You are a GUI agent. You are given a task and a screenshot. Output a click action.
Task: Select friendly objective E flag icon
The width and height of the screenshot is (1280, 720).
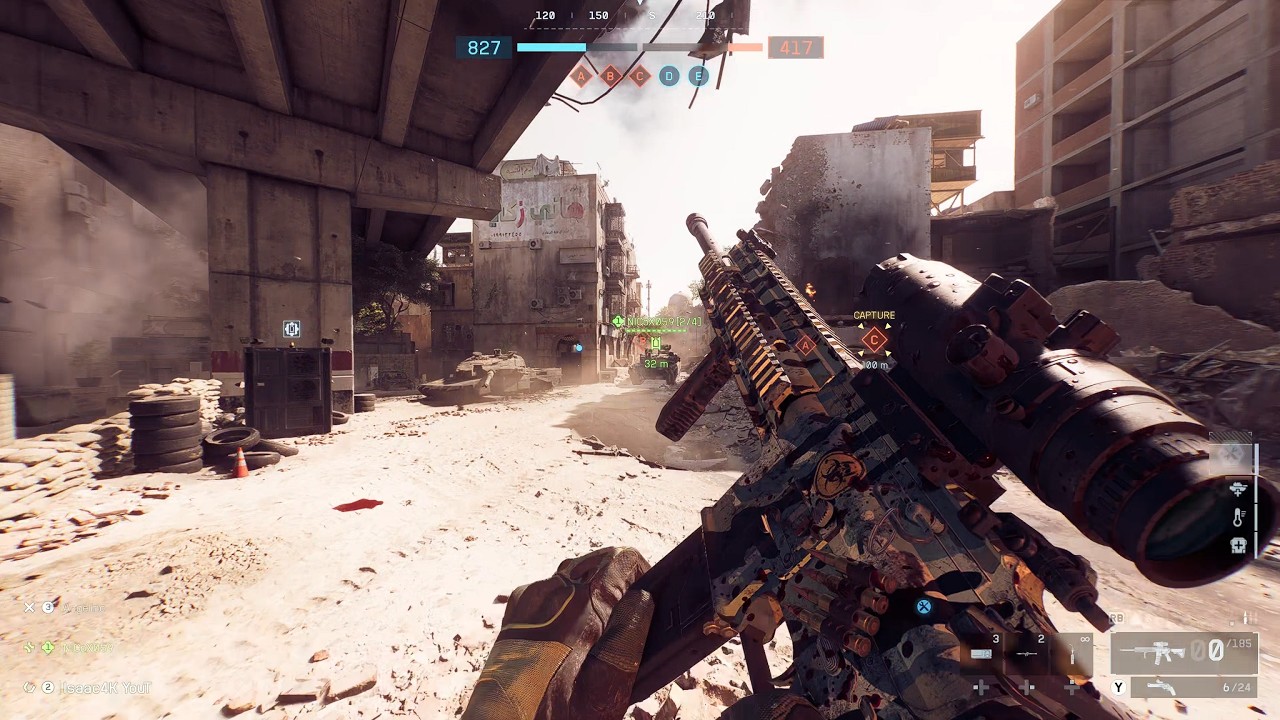(698, 76)
